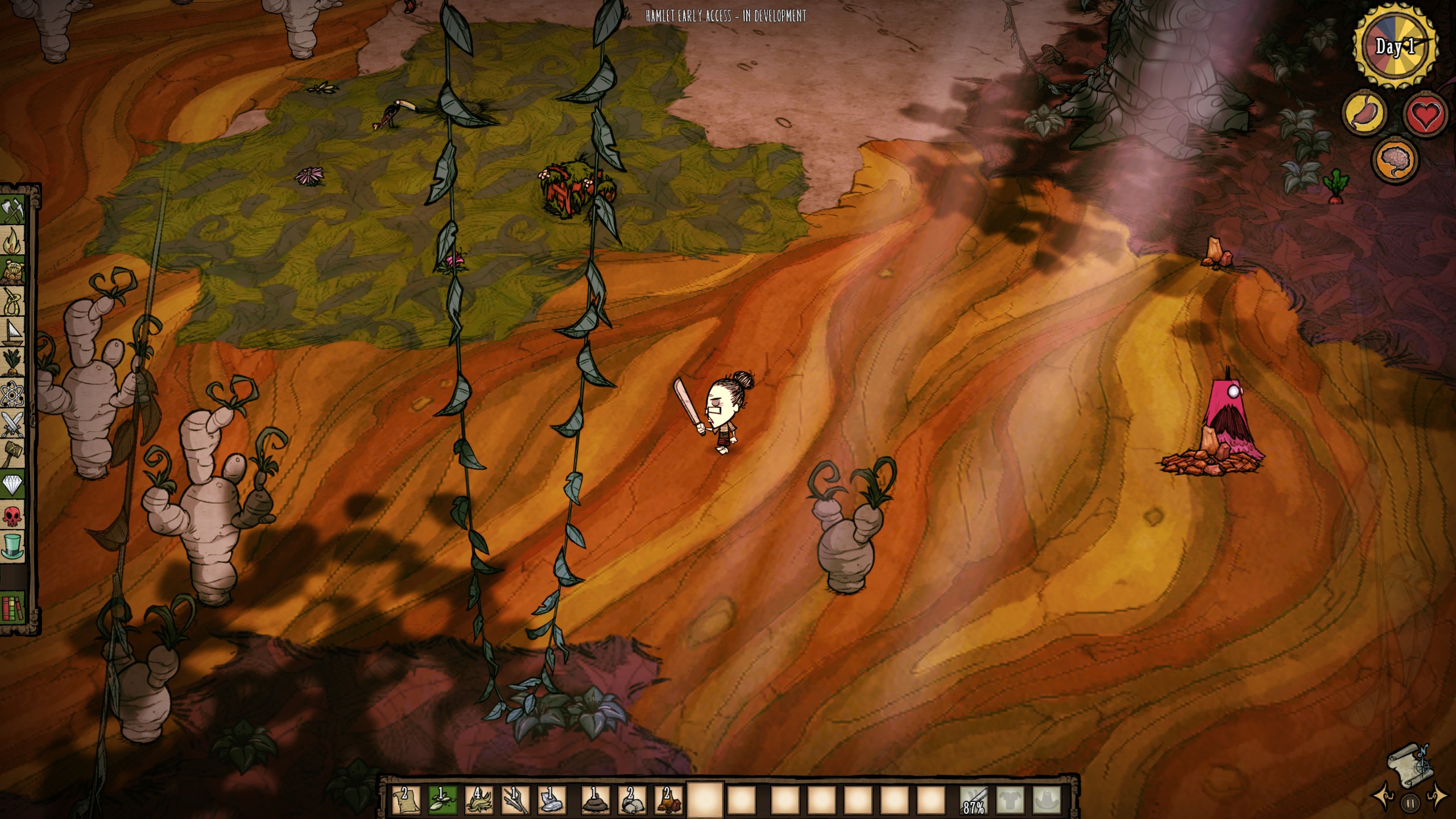Pause the game

(x=1410, y=804)
